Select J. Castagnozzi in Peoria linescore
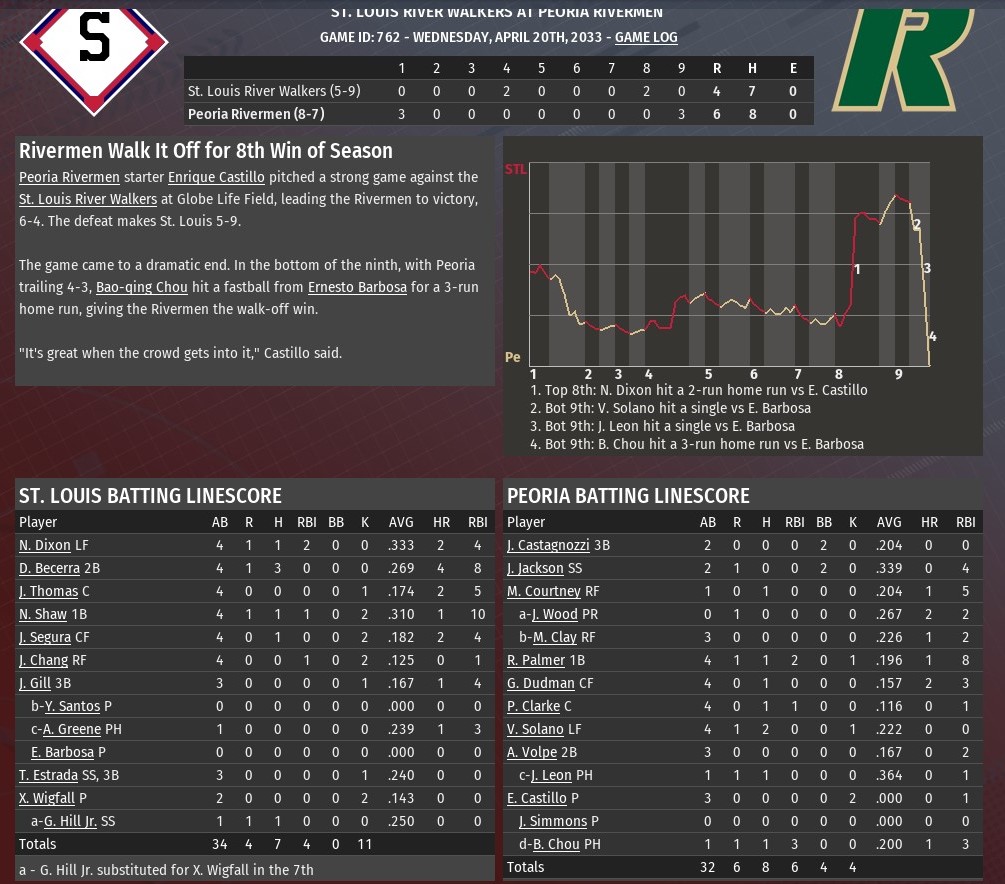This screenshot has width=1005, height=884. click(x=551, y=546)
